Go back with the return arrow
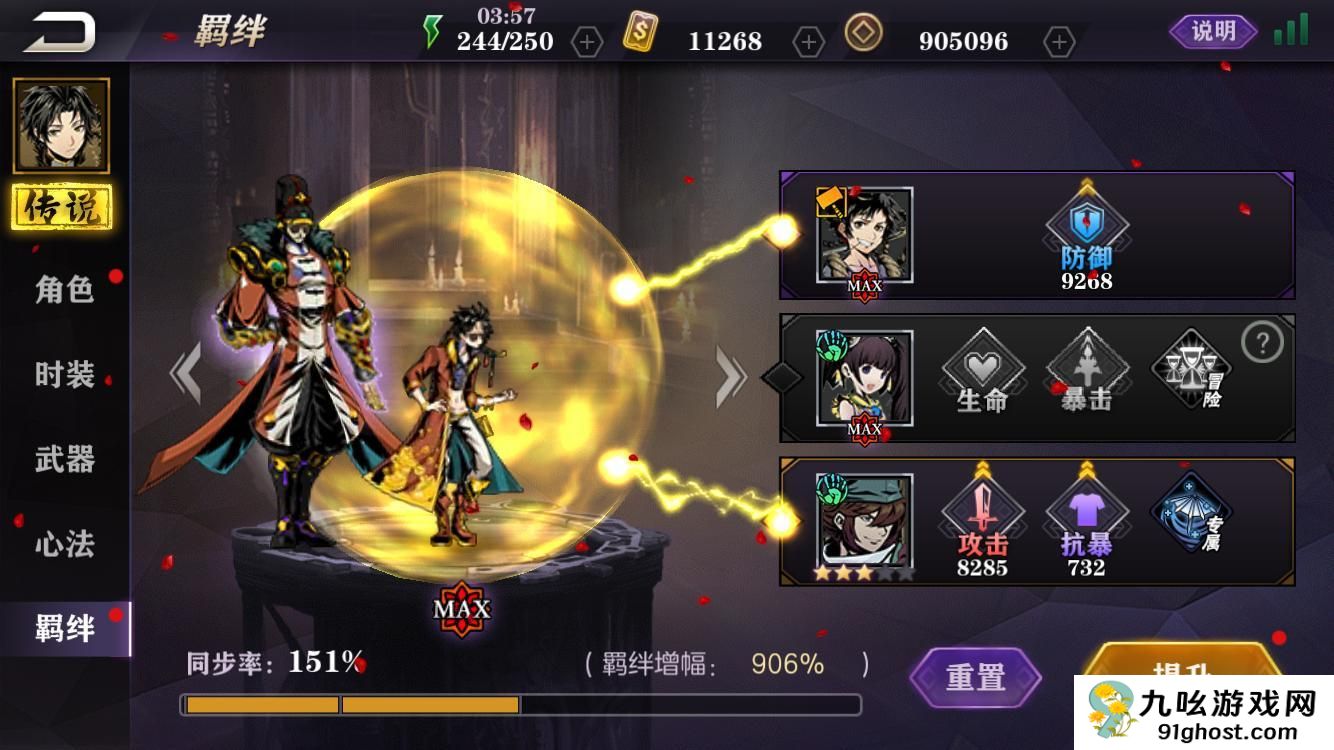Image resolution: width=1334 pixels, height=750 pixels. coord(60,32)
